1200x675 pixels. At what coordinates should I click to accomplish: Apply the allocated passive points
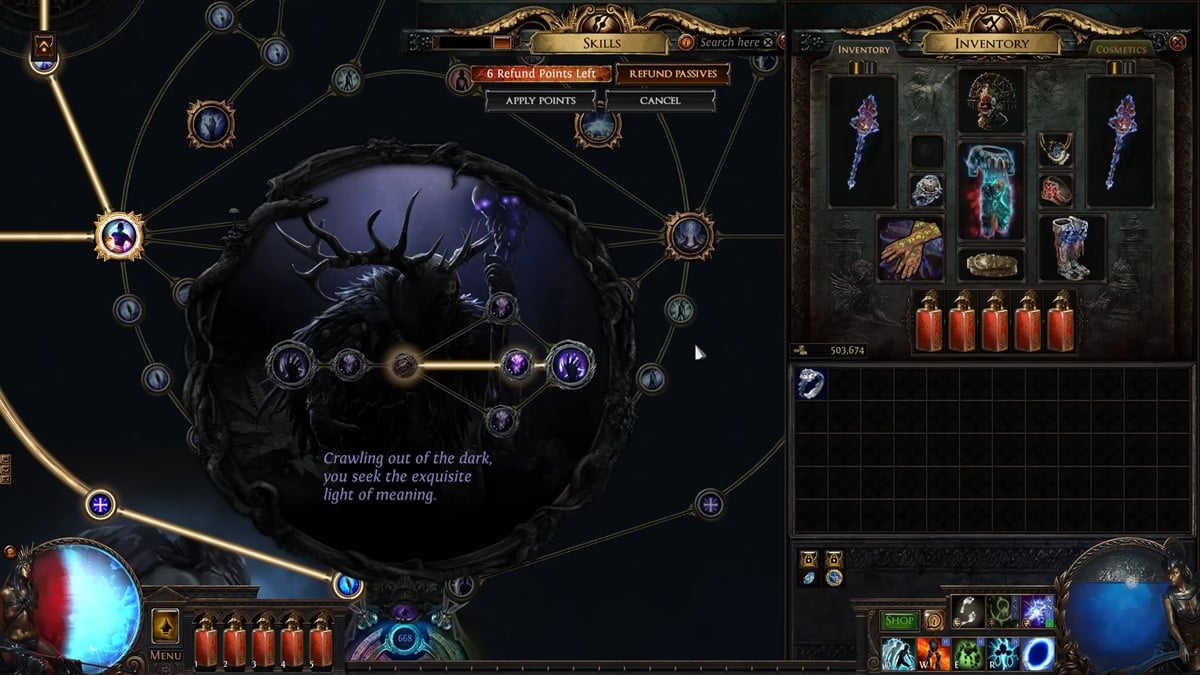click(x=540, y=100)
